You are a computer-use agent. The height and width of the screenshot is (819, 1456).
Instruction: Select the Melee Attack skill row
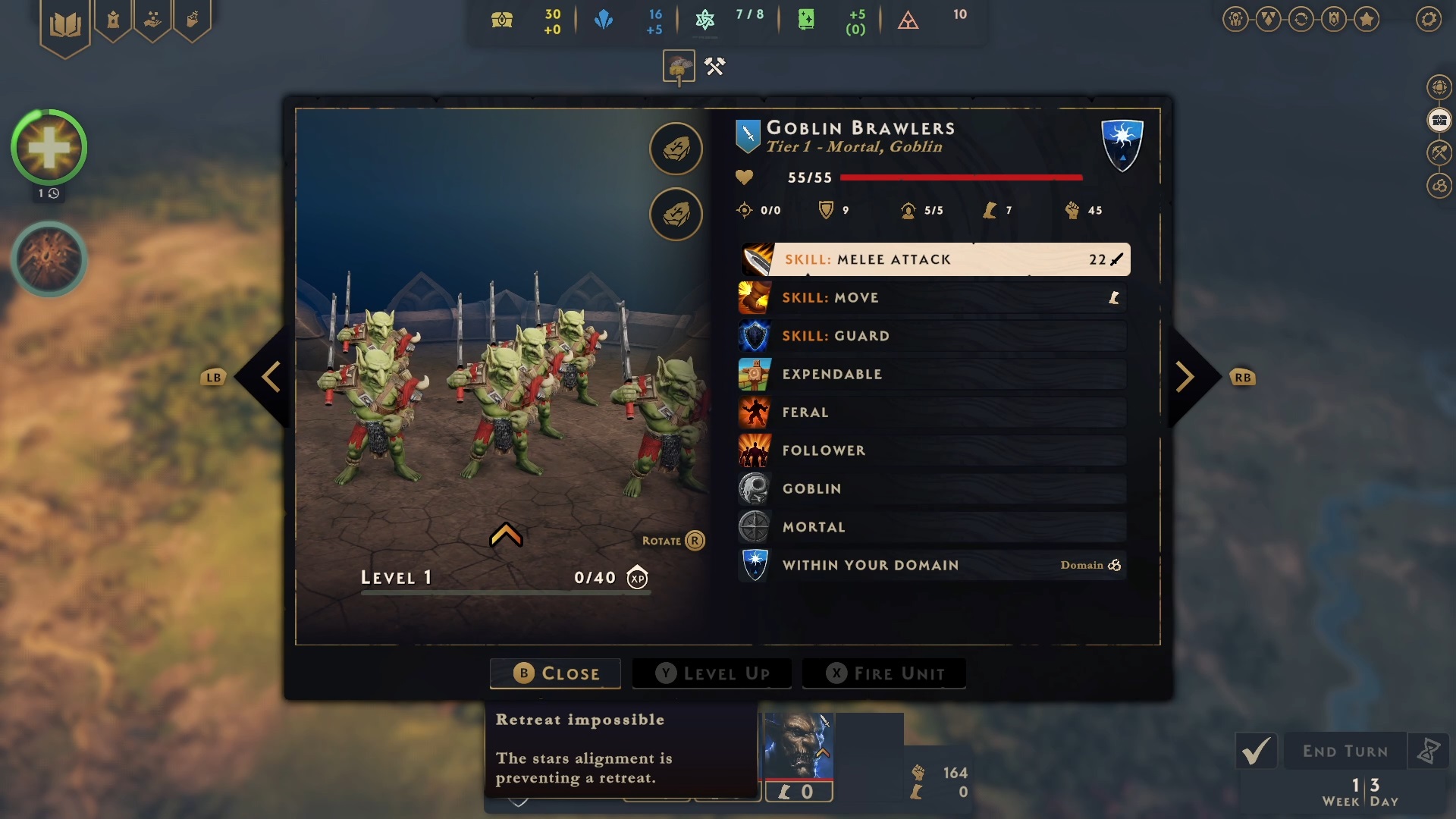935,259
